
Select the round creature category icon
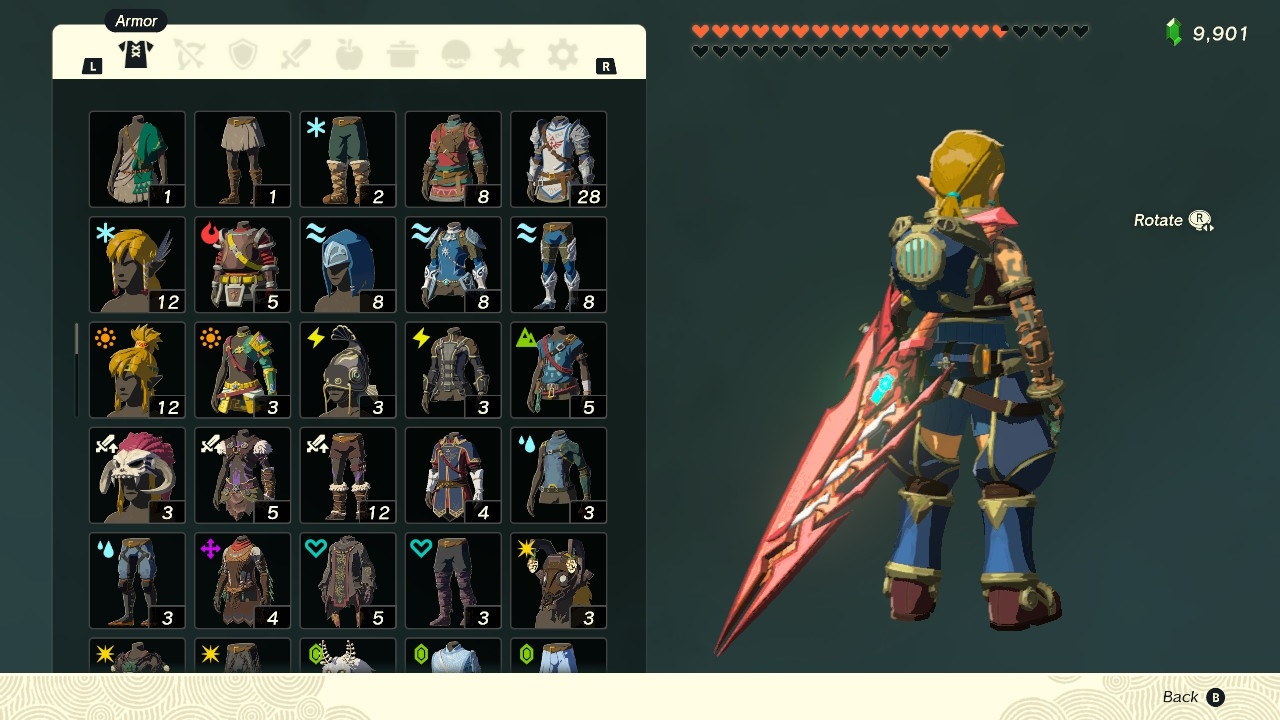(x=456, y=55)
